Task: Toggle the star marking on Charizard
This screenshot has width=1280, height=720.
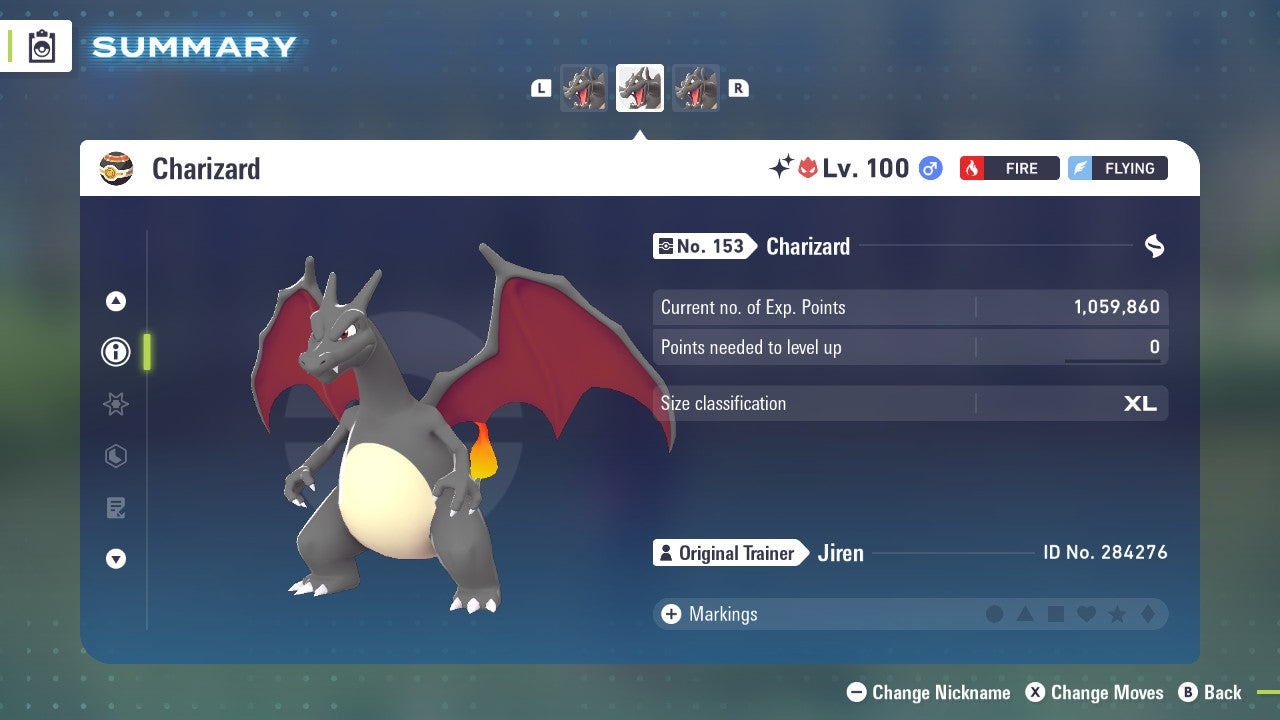Action: pos(1115,614)
